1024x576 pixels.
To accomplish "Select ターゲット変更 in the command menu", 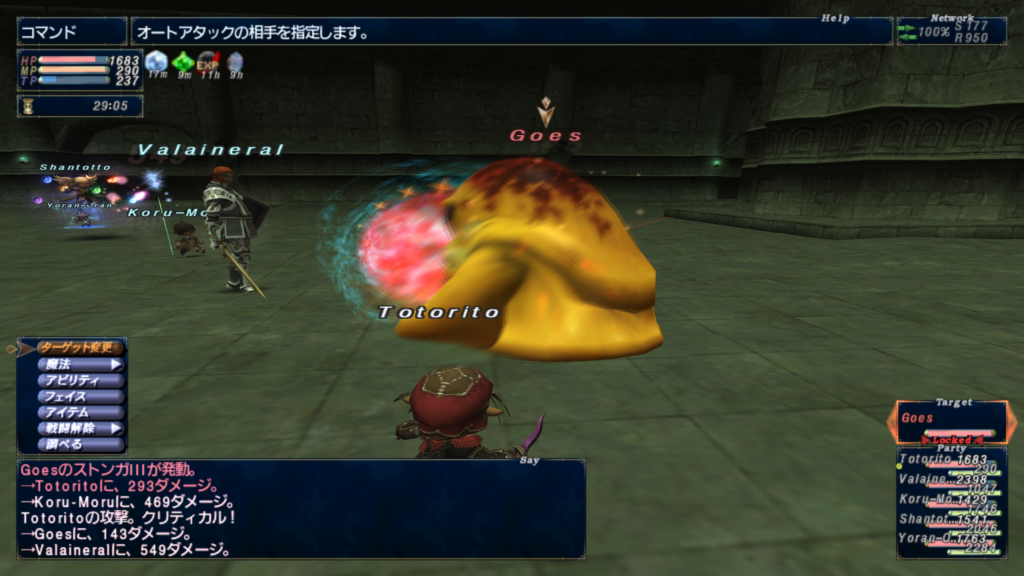I will coord(80,348).
